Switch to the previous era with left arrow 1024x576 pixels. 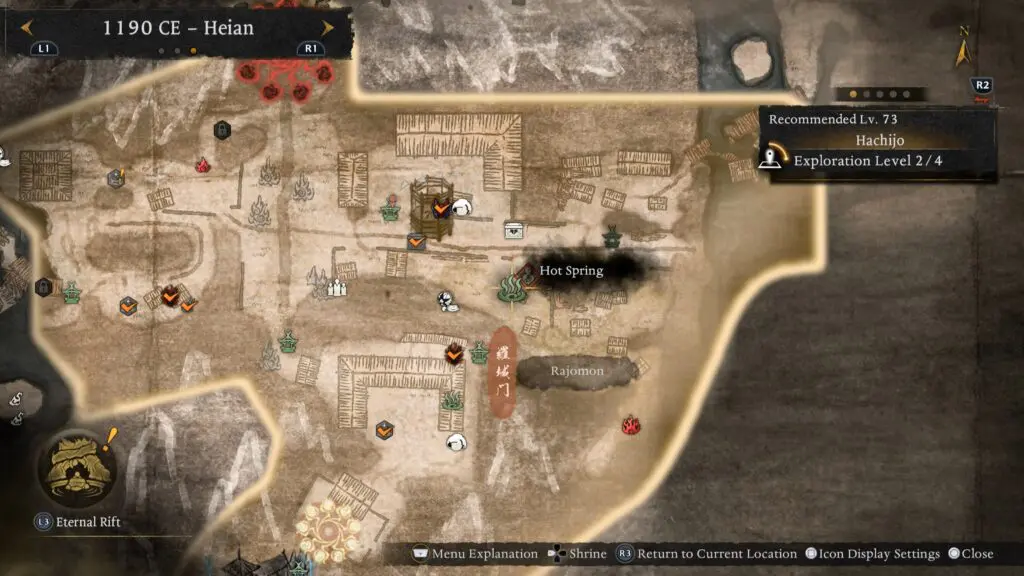[x=28, y=28]
